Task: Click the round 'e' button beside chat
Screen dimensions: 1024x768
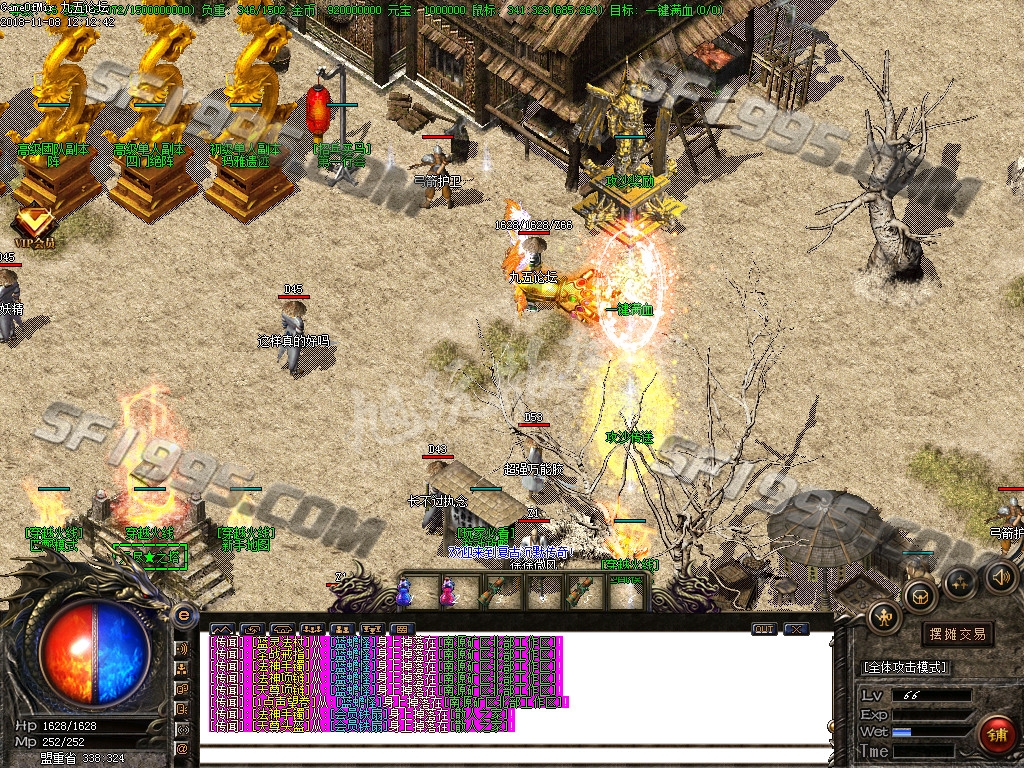Action: coord(183,615)
